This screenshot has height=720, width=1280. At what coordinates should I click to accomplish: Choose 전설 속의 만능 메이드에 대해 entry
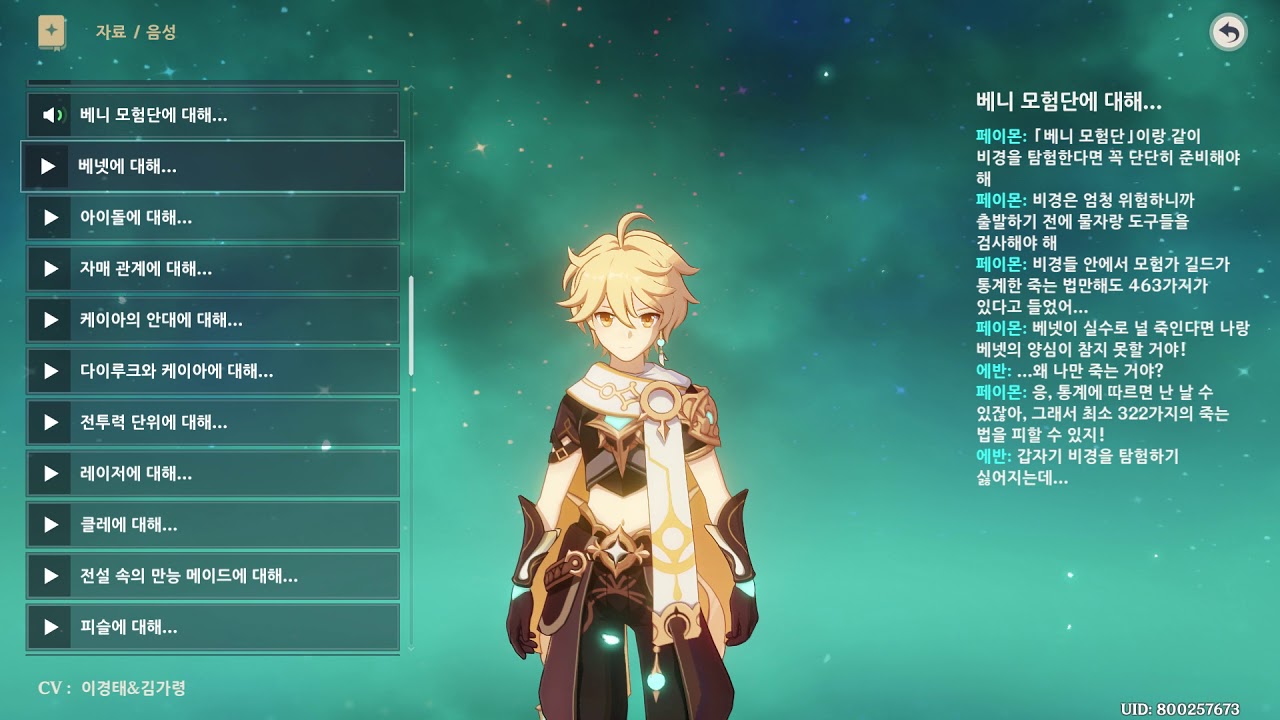[x=212, y=576]
